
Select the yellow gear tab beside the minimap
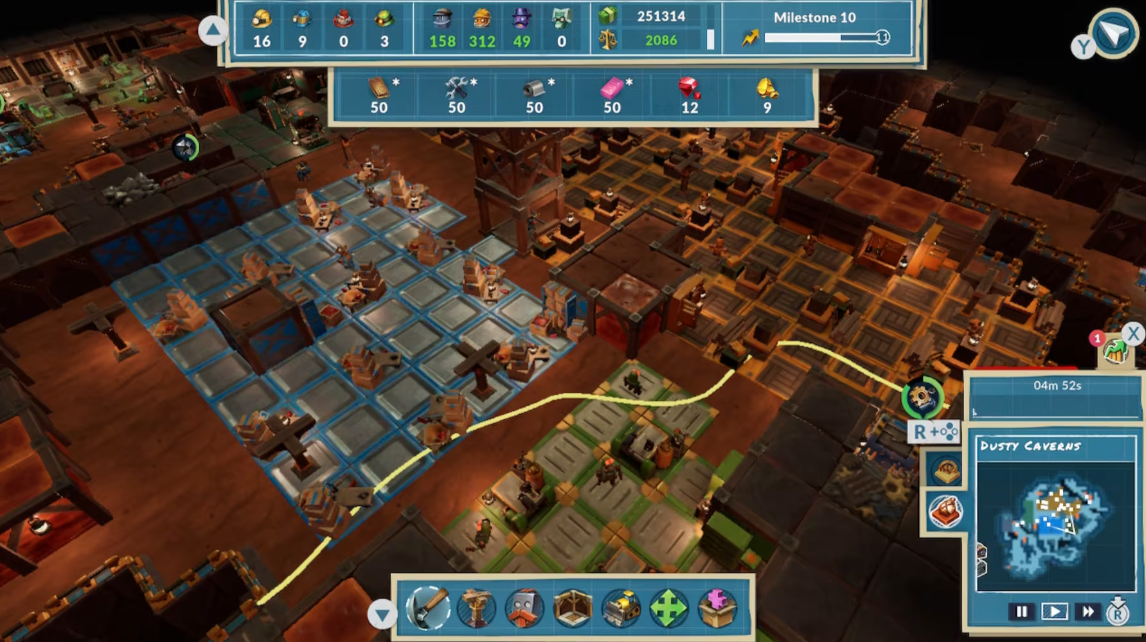(945, 469)
